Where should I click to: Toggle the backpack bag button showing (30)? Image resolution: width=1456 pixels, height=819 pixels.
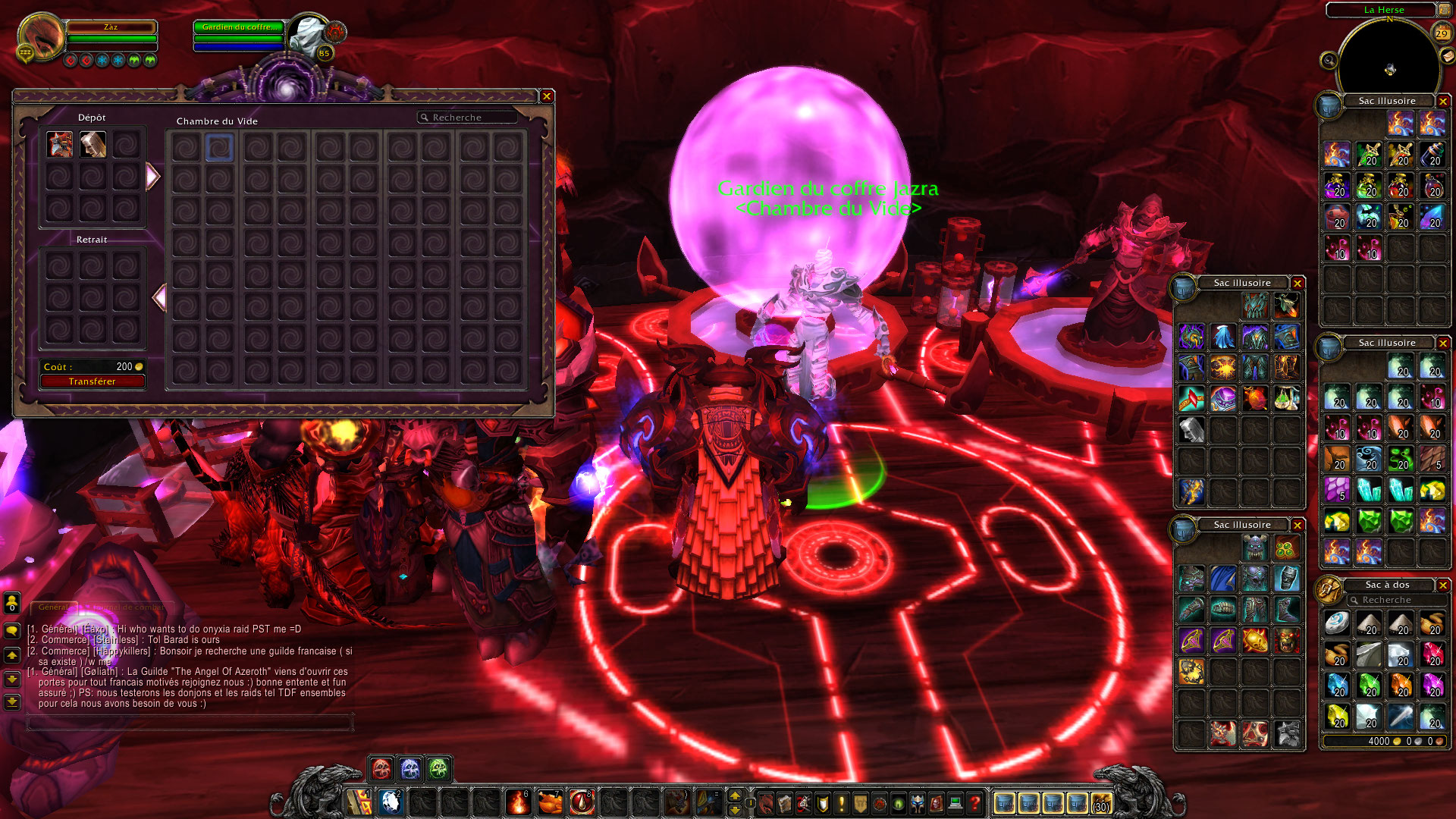[x=1101, y=802]
